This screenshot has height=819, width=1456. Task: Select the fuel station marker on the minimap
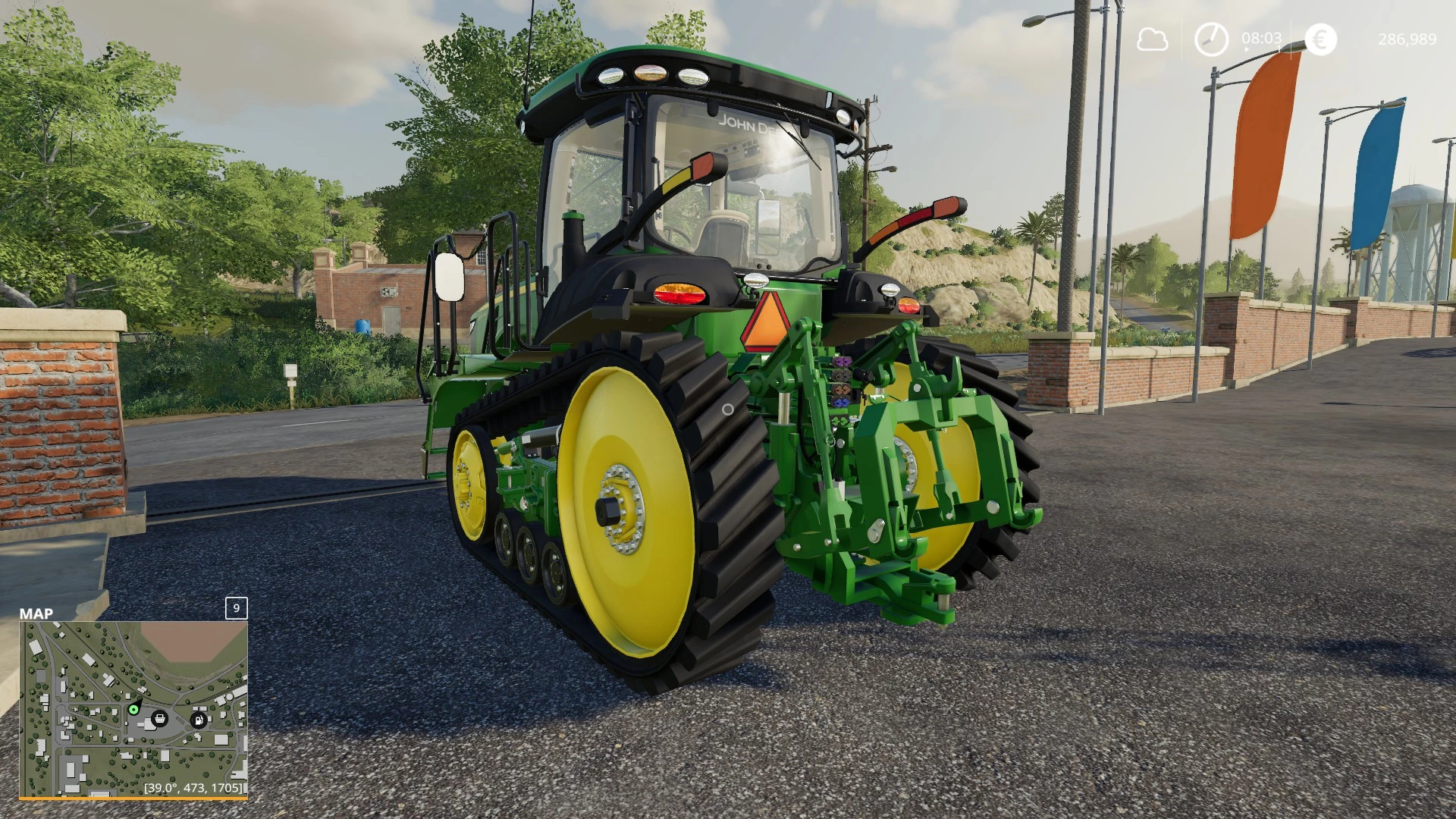pyautogui.click(x=199, y=720)
